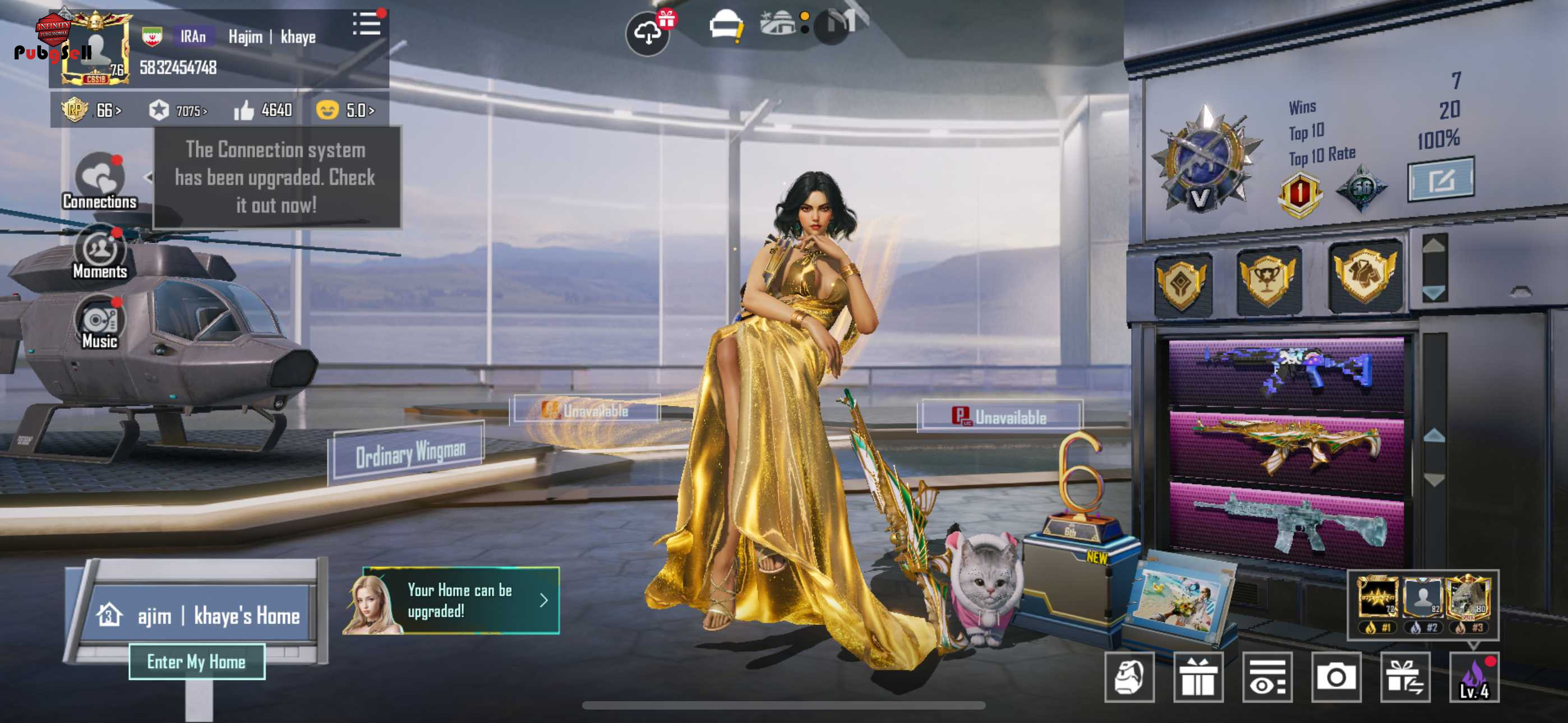The height and width of the screenshot is (723, 1568).
Task: Open the player avatar profile frame
Action: [x=95, y=49]
